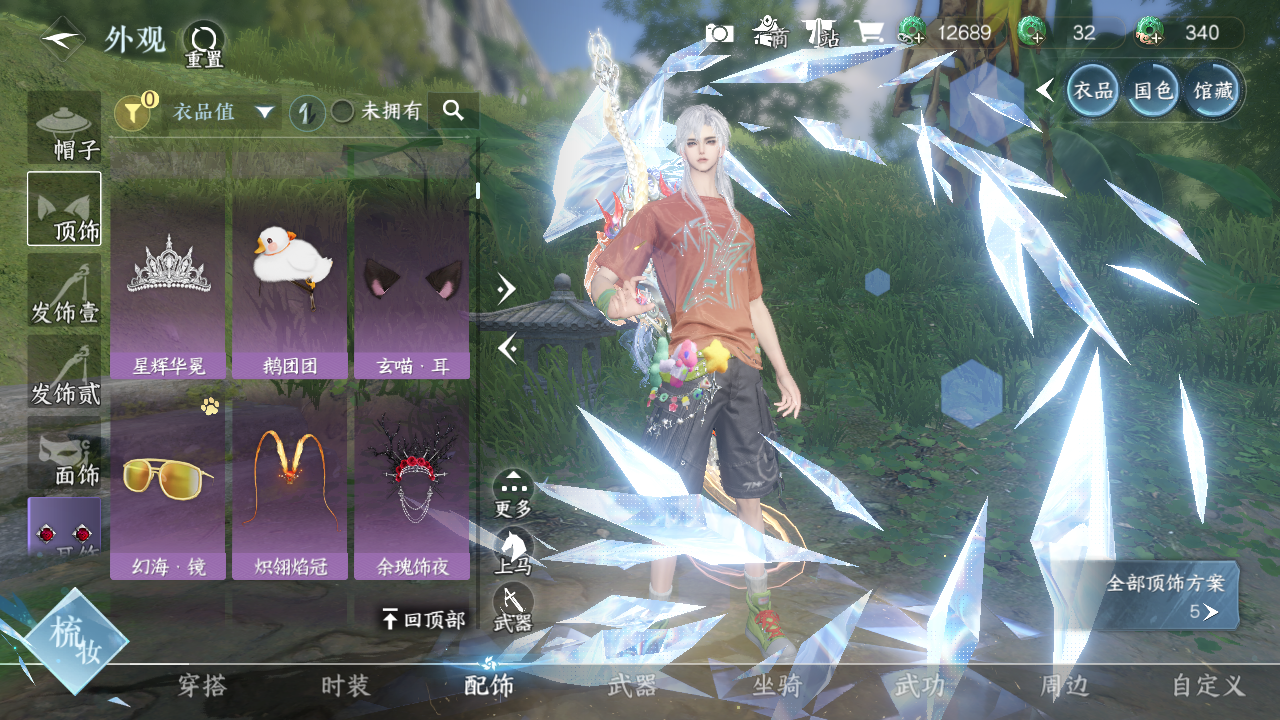Open the 面饰 face ornament category
Image resolution: width=1280 pixels, height=720 pixels.
(65, 455)
